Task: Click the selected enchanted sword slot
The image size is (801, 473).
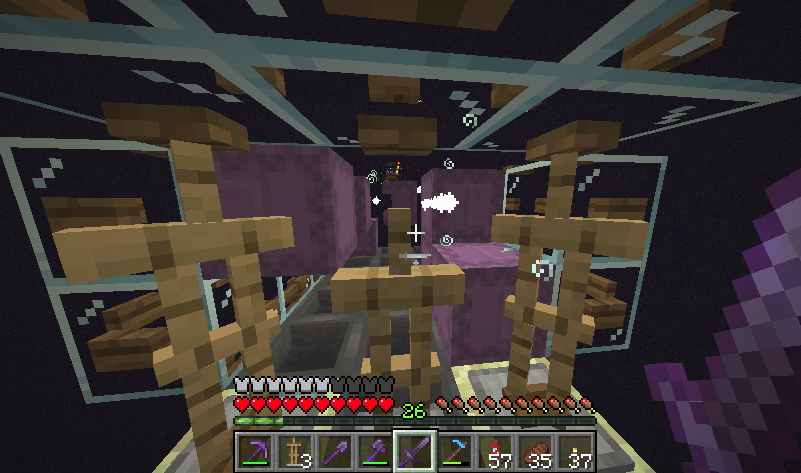Action: click(414, 452)
